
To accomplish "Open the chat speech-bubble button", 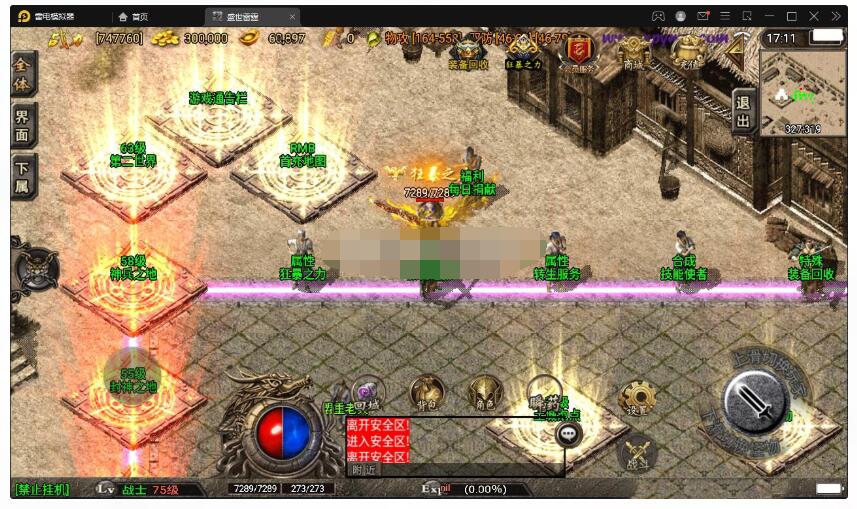I will pyautogui.click(x=569, y=434).
